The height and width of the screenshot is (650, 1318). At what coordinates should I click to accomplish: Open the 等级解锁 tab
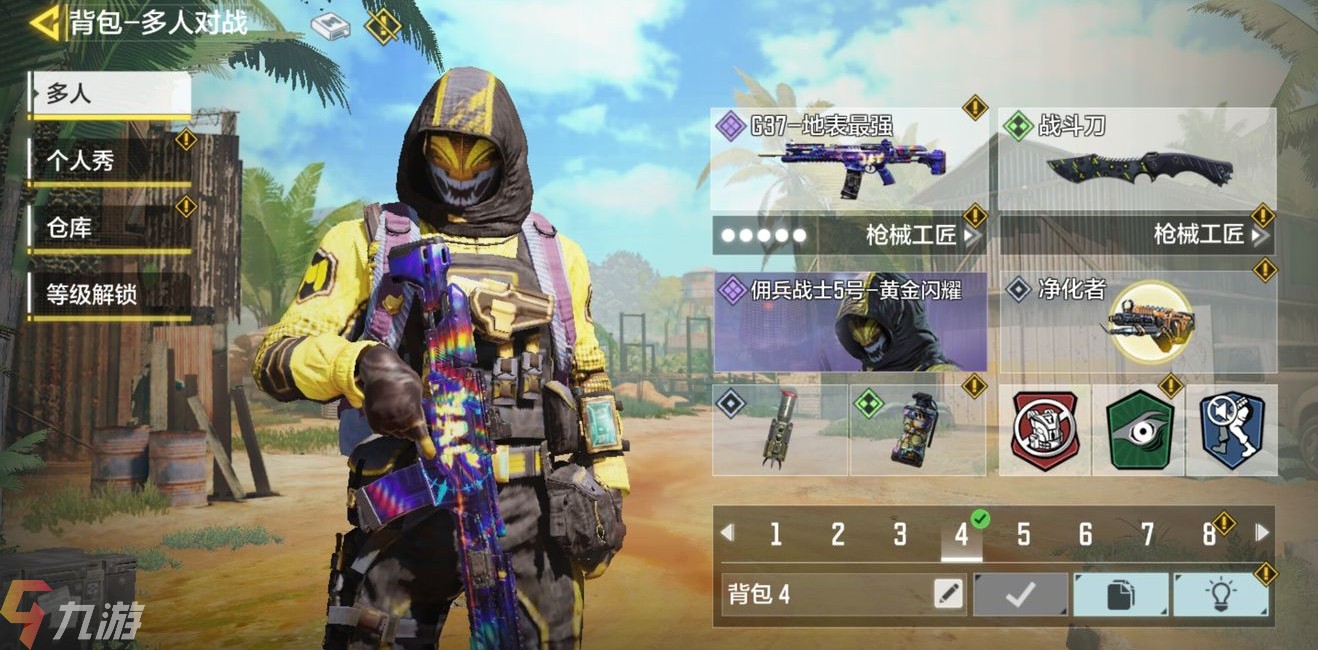[x=109, y=295]
